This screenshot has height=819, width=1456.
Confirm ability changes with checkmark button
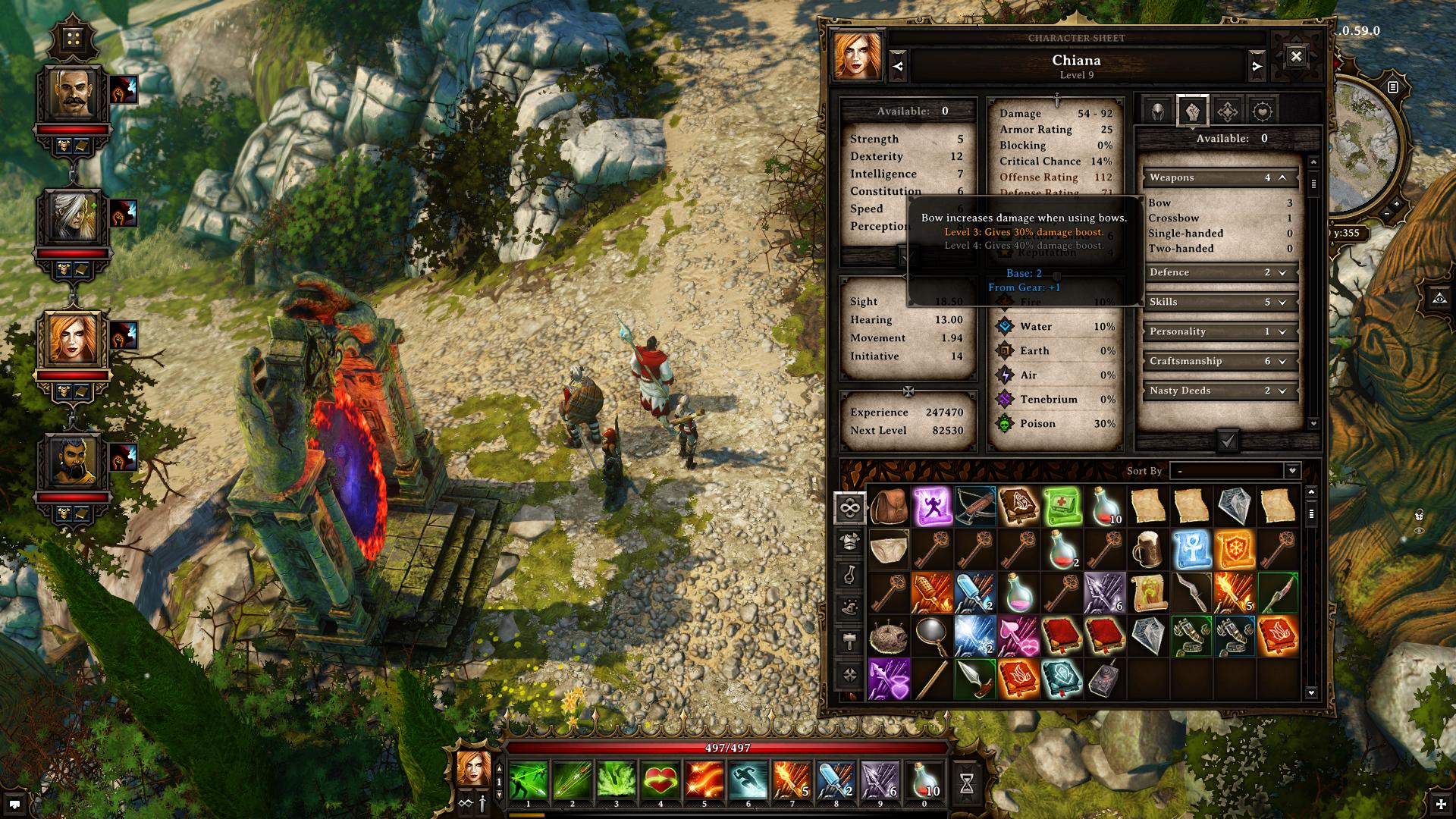tap(1228, 441)
